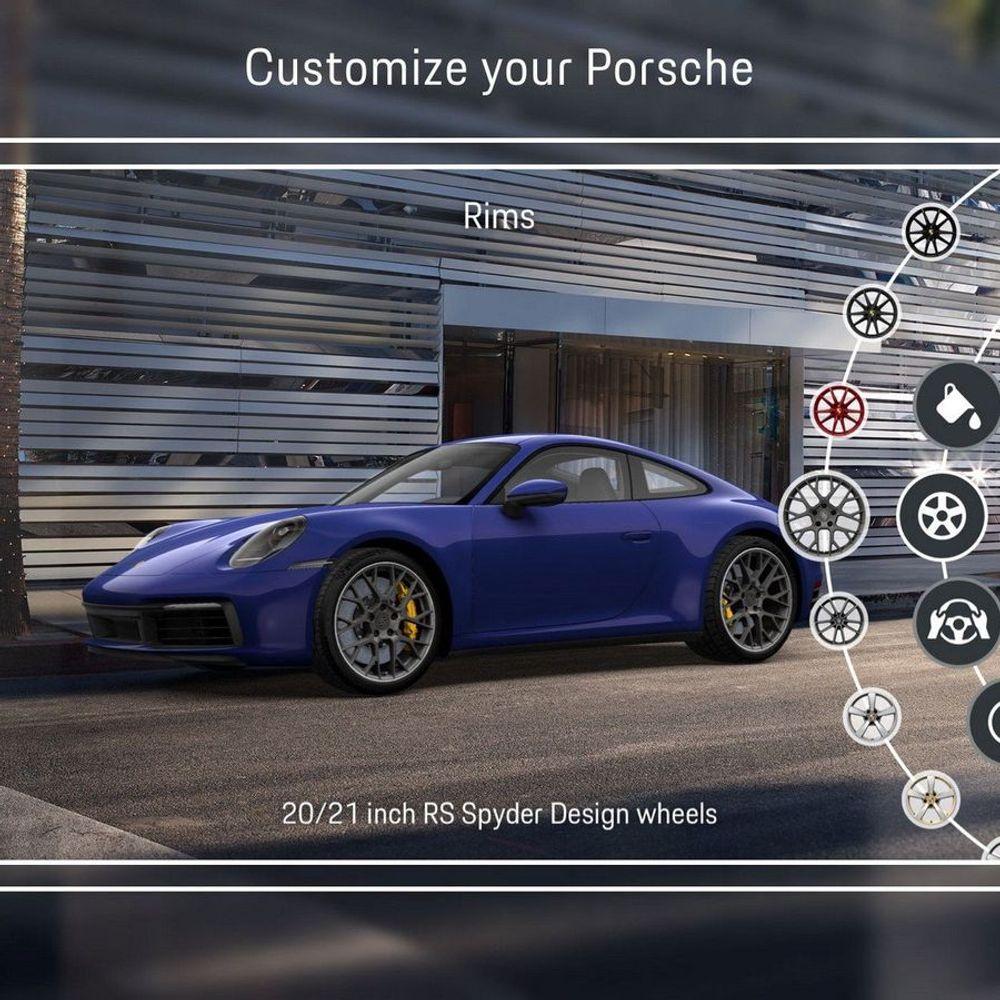Image resolution: width=1000 pixels, height=1000 pixels.
Task: Select the wheel rims category icon
Action: (x=941, y=516)
